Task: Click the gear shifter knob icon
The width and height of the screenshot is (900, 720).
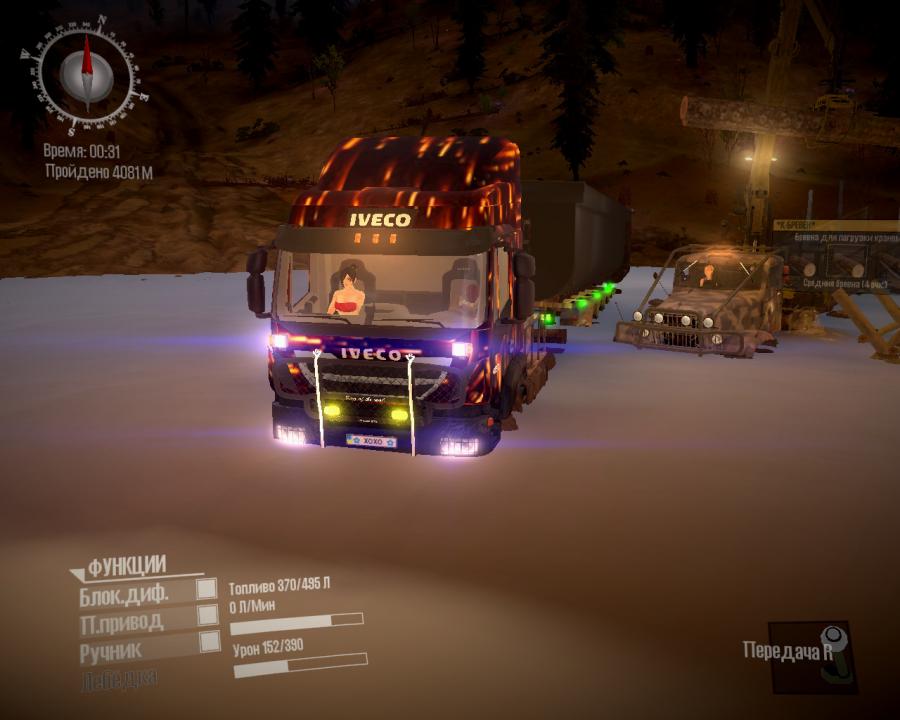Action: (x=832, y=655)
